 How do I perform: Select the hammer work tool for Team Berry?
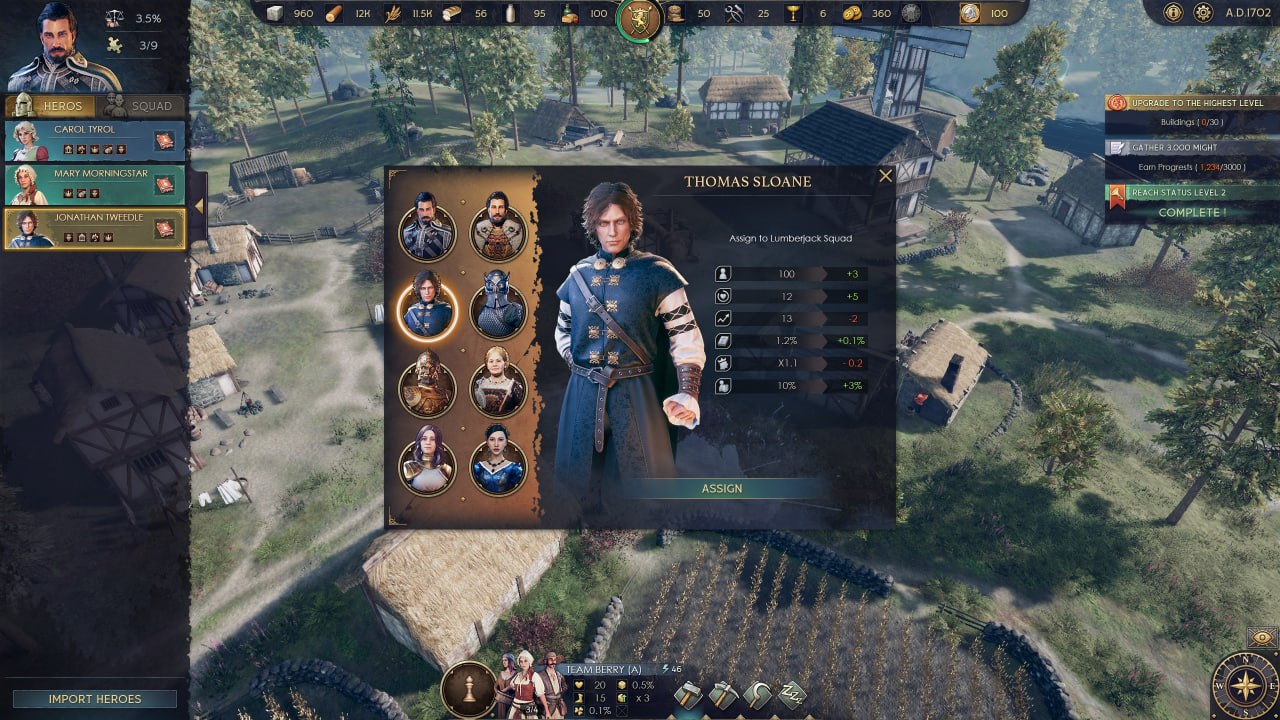(687, 695)
